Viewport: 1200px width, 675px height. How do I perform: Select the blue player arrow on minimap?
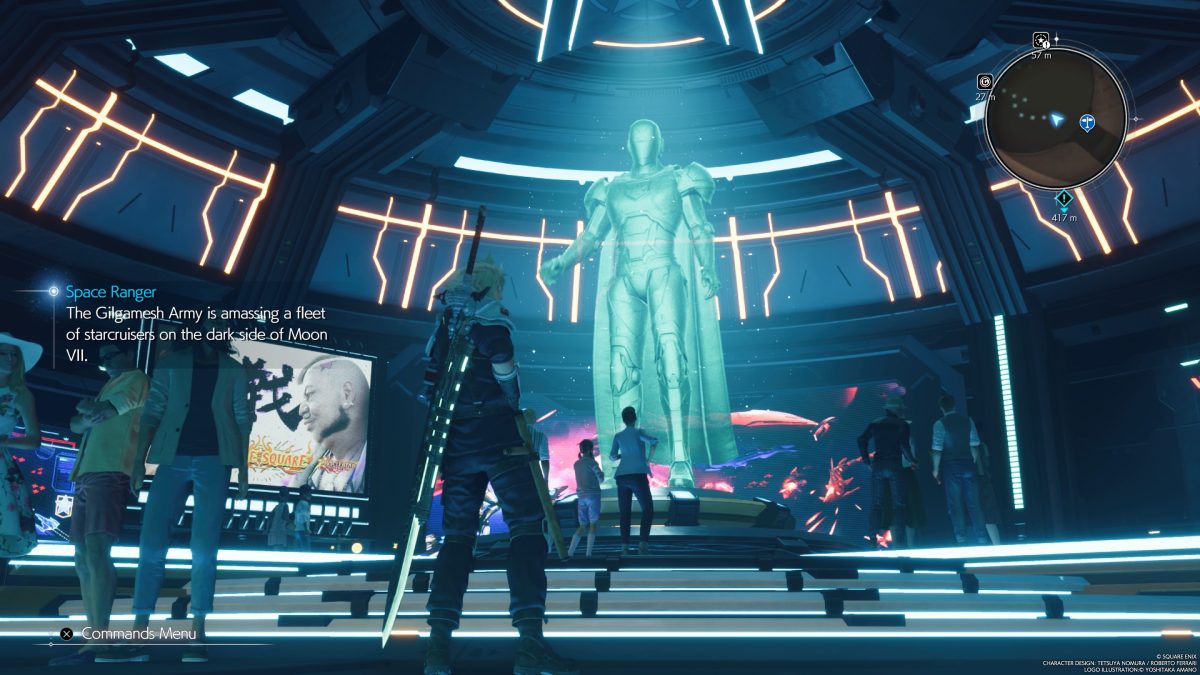click(1056, 120)
